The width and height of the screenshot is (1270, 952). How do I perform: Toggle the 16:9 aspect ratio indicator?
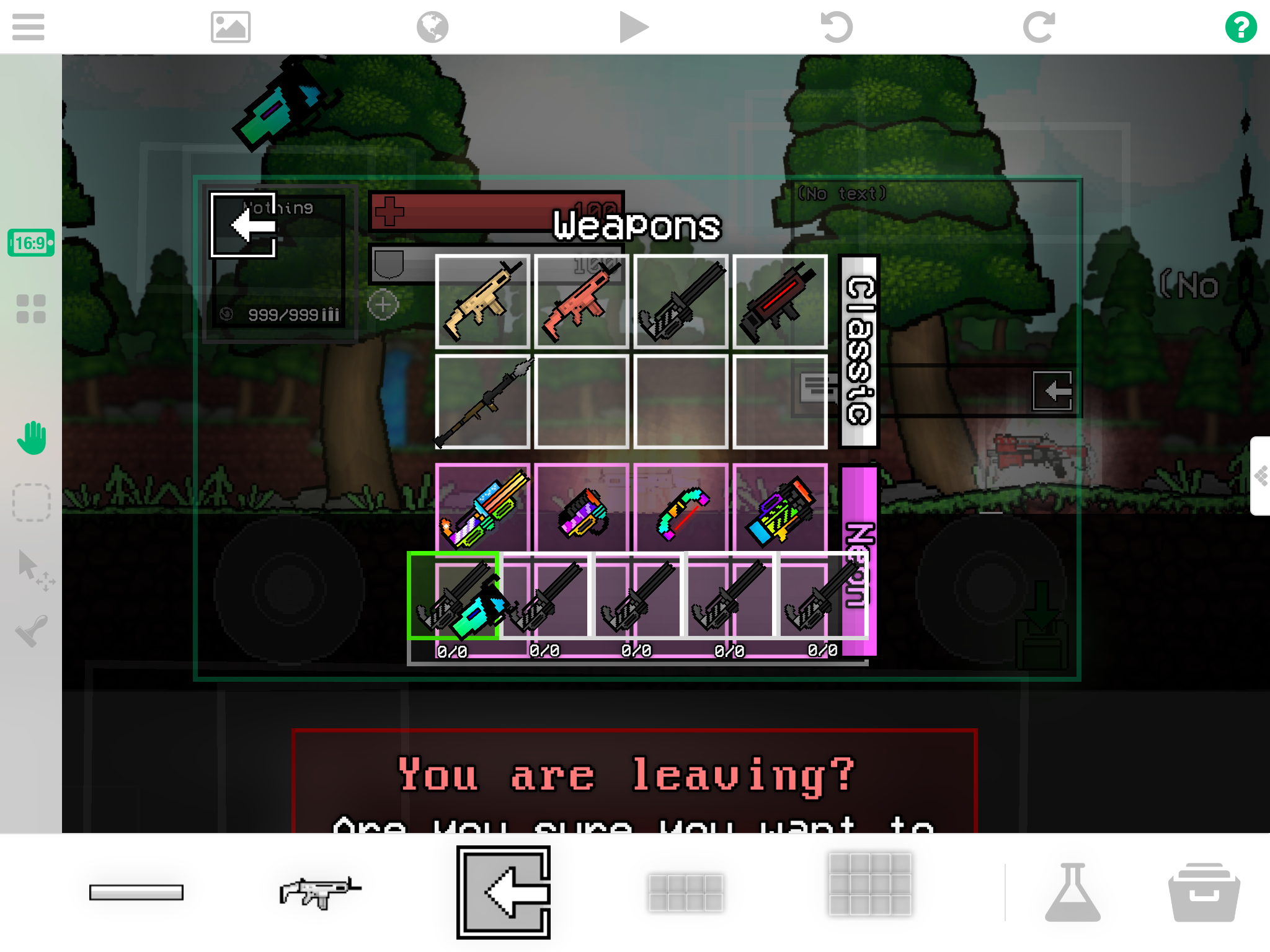pos(30,242)
